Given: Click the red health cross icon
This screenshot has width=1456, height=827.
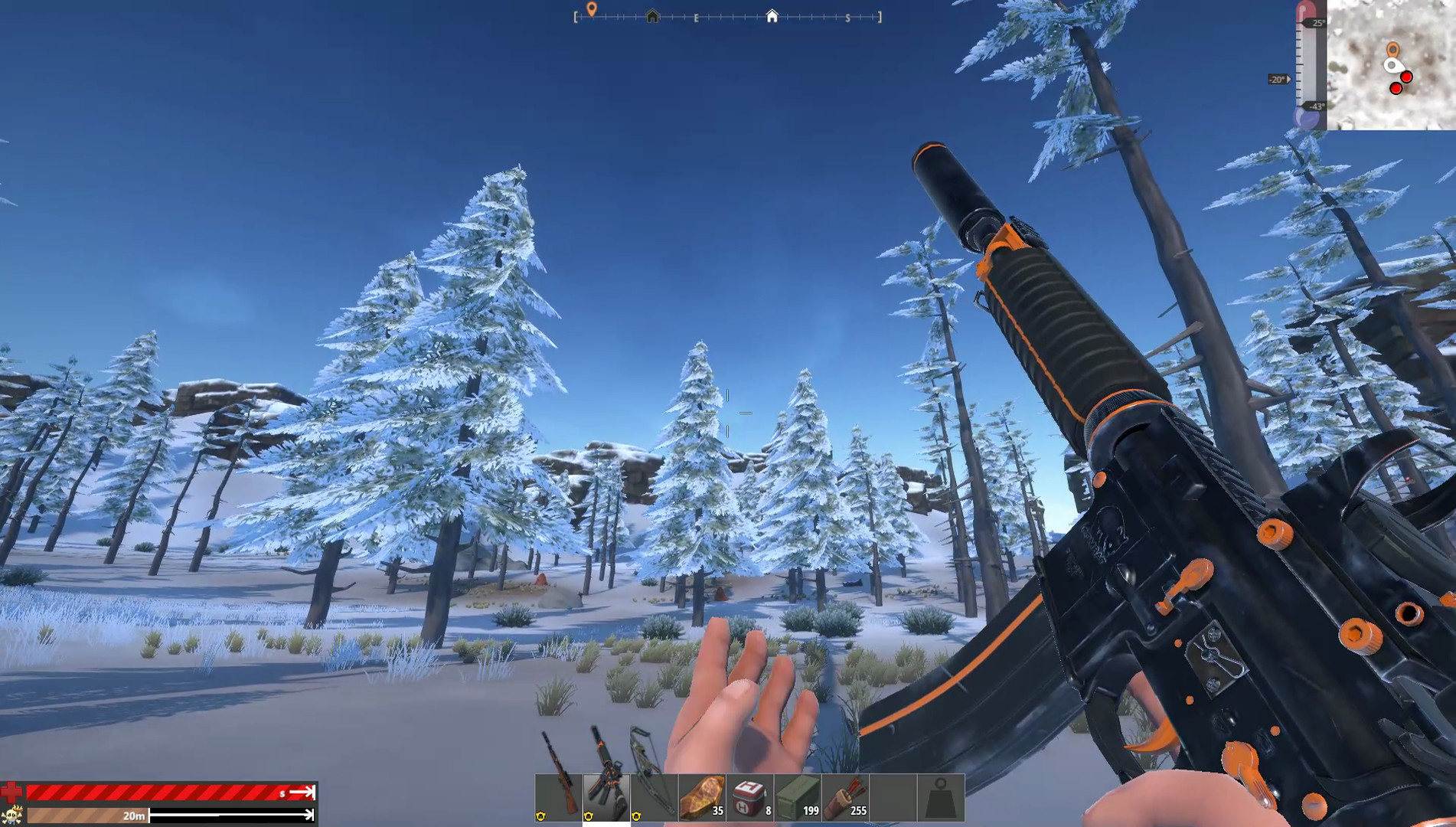Looking at the screenshot, I should pos(11,790).
